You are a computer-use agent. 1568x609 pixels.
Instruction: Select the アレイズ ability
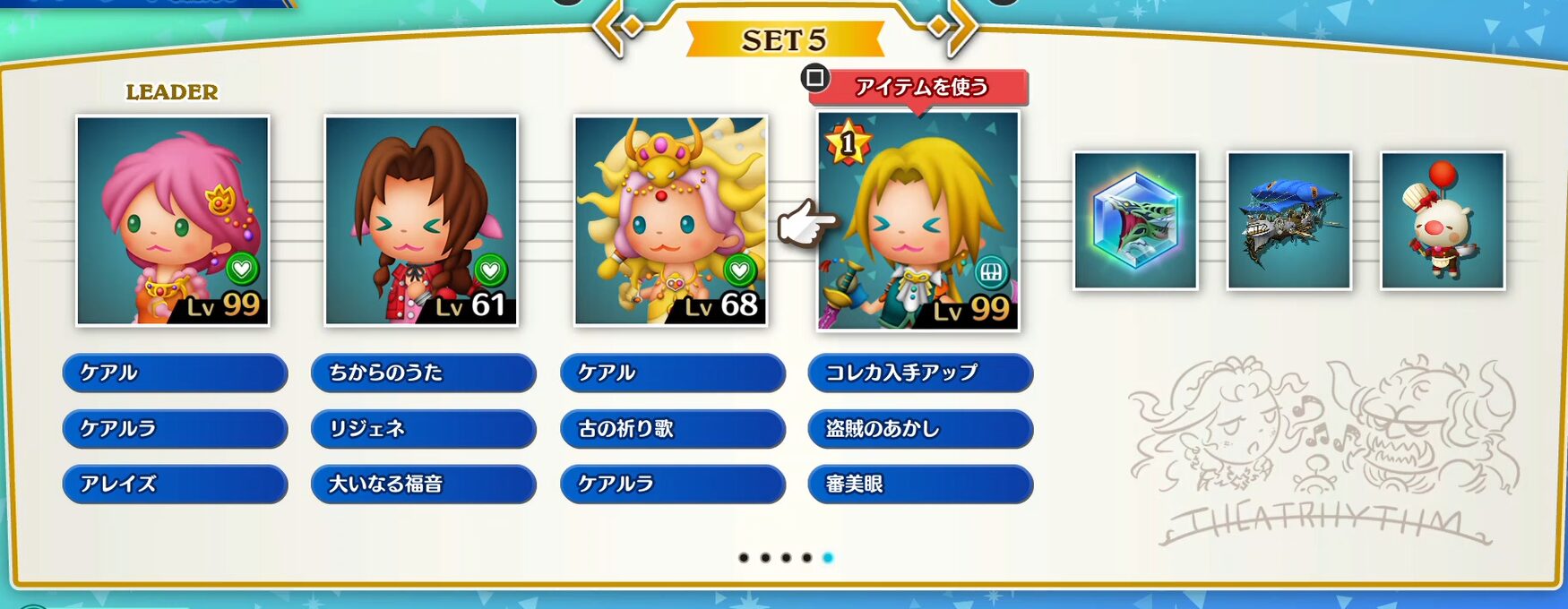click(175, 485)
